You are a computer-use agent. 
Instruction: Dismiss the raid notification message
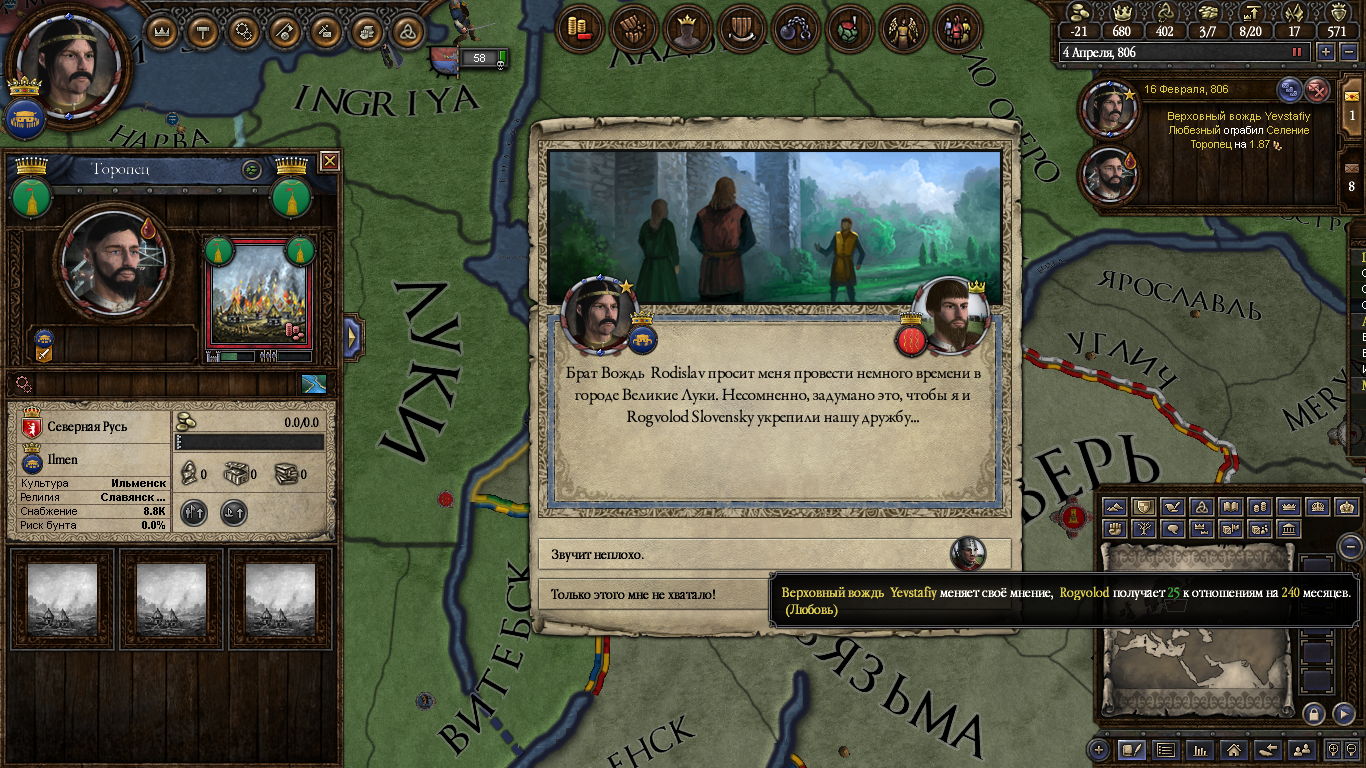pyautogui.click(x=1318, y=90)
